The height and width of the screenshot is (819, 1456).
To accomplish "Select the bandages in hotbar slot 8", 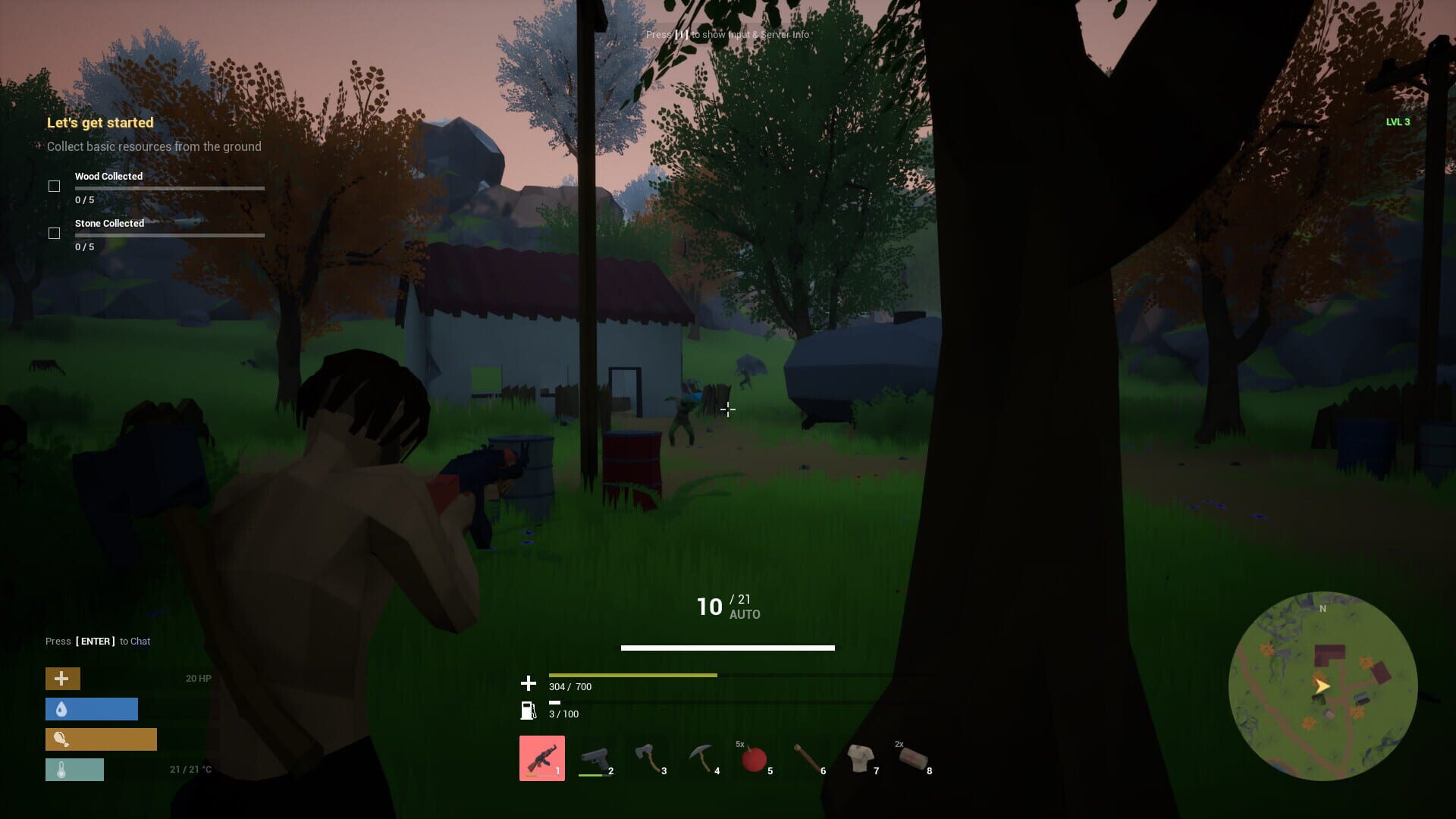I will (914, 758).
